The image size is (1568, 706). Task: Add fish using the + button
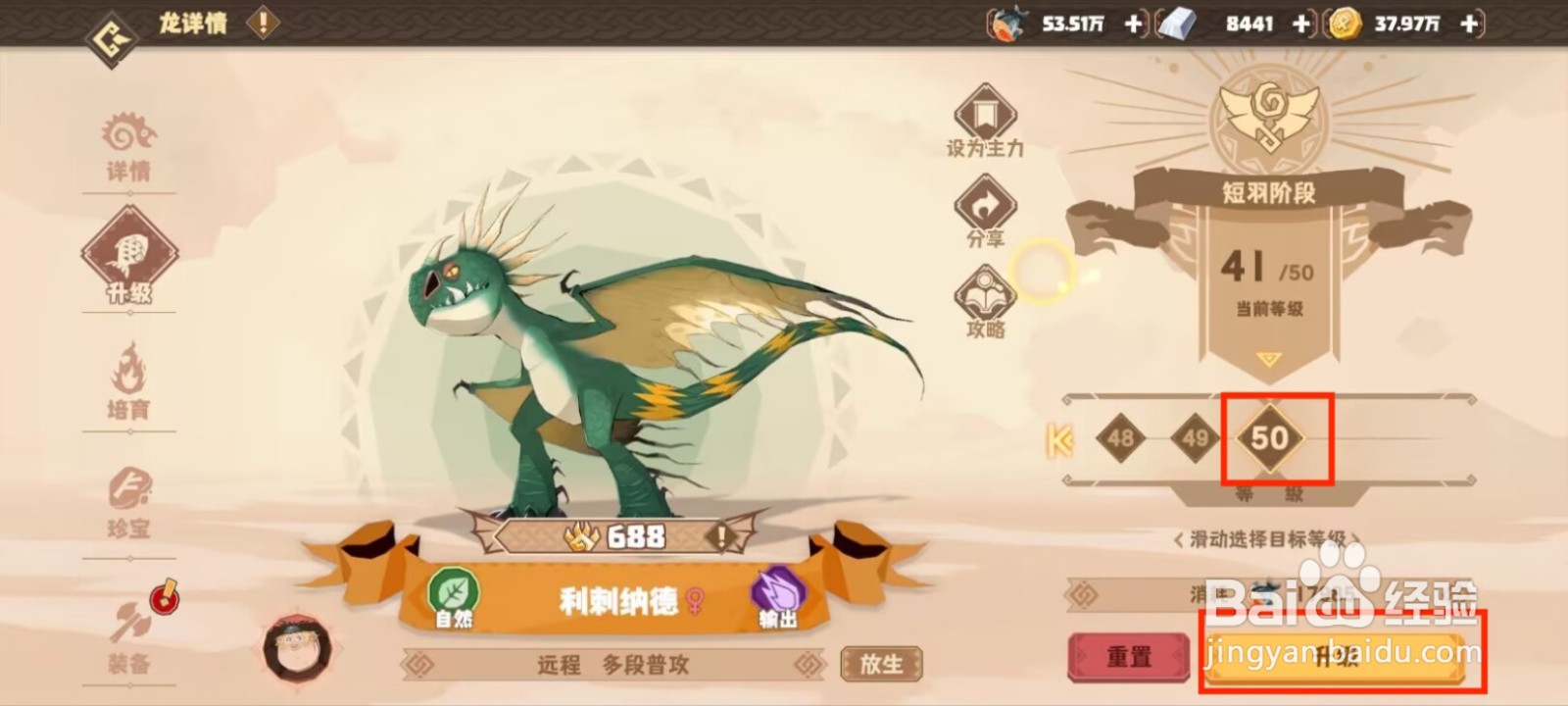pyautogui.click(x=1133, y=23)
